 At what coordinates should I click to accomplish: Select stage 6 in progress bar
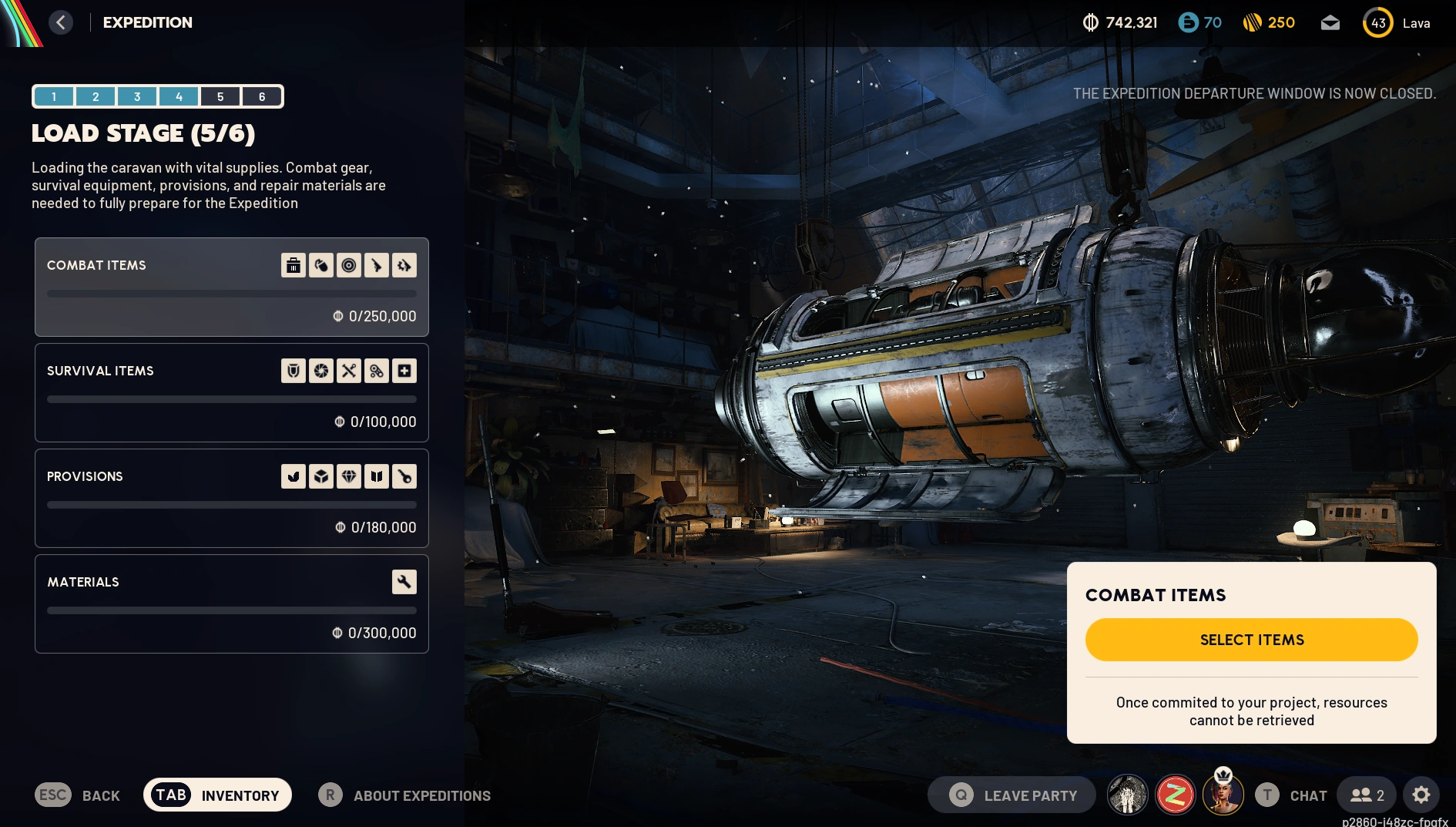tap(262, 96)
